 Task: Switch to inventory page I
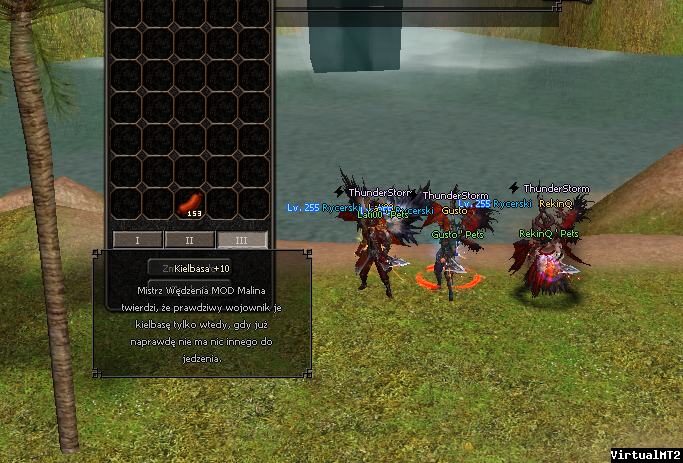tap(136, 240)
